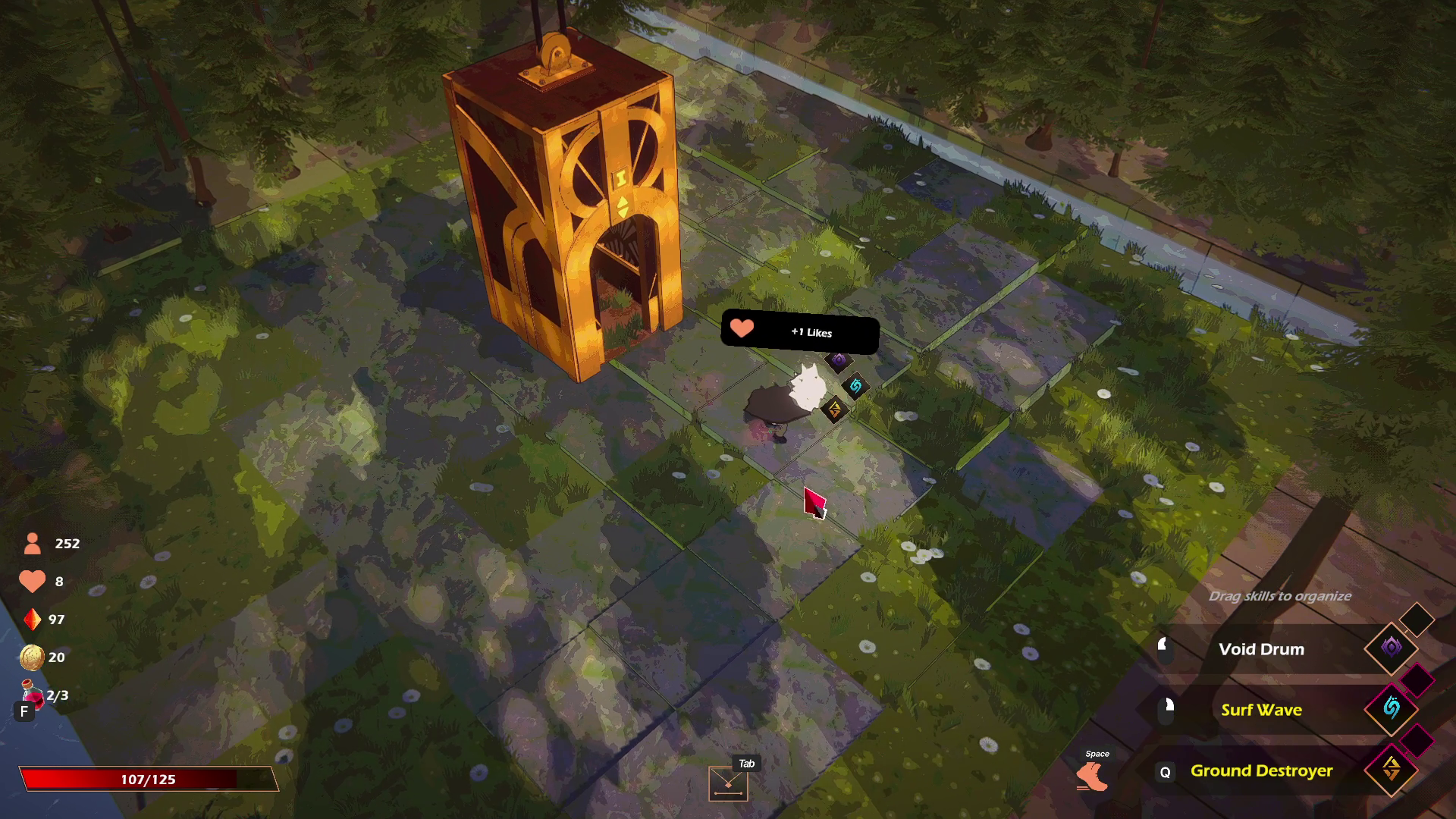Select the Surf Wave skill row
This screenshot has width=1456, height=819.
(1261, 710)
